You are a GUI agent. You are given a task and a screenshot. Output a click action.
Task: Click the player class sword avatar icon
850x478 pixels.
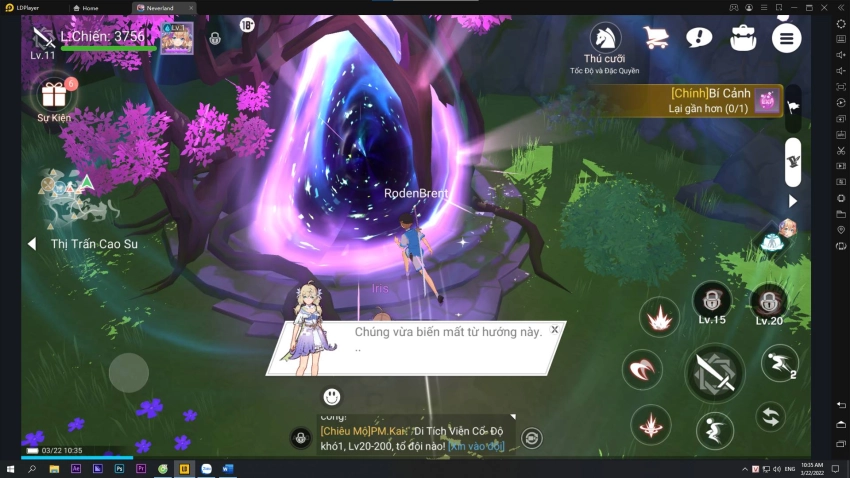pyautogui.click(x=43, y=38)
